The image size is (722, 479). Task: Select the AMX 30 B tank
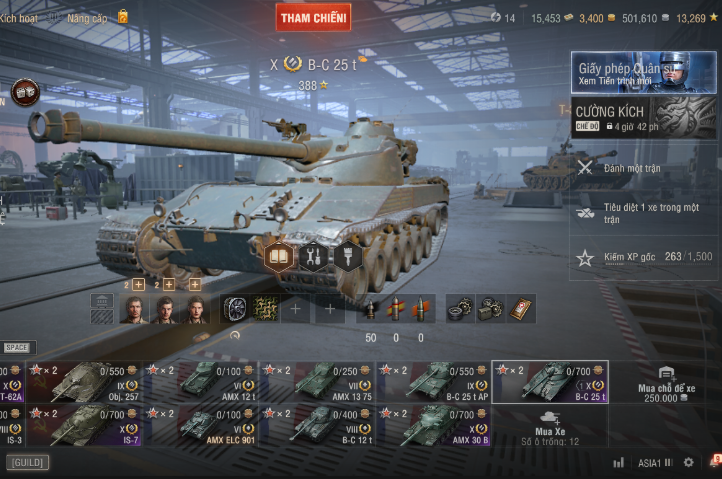point(432,424)
